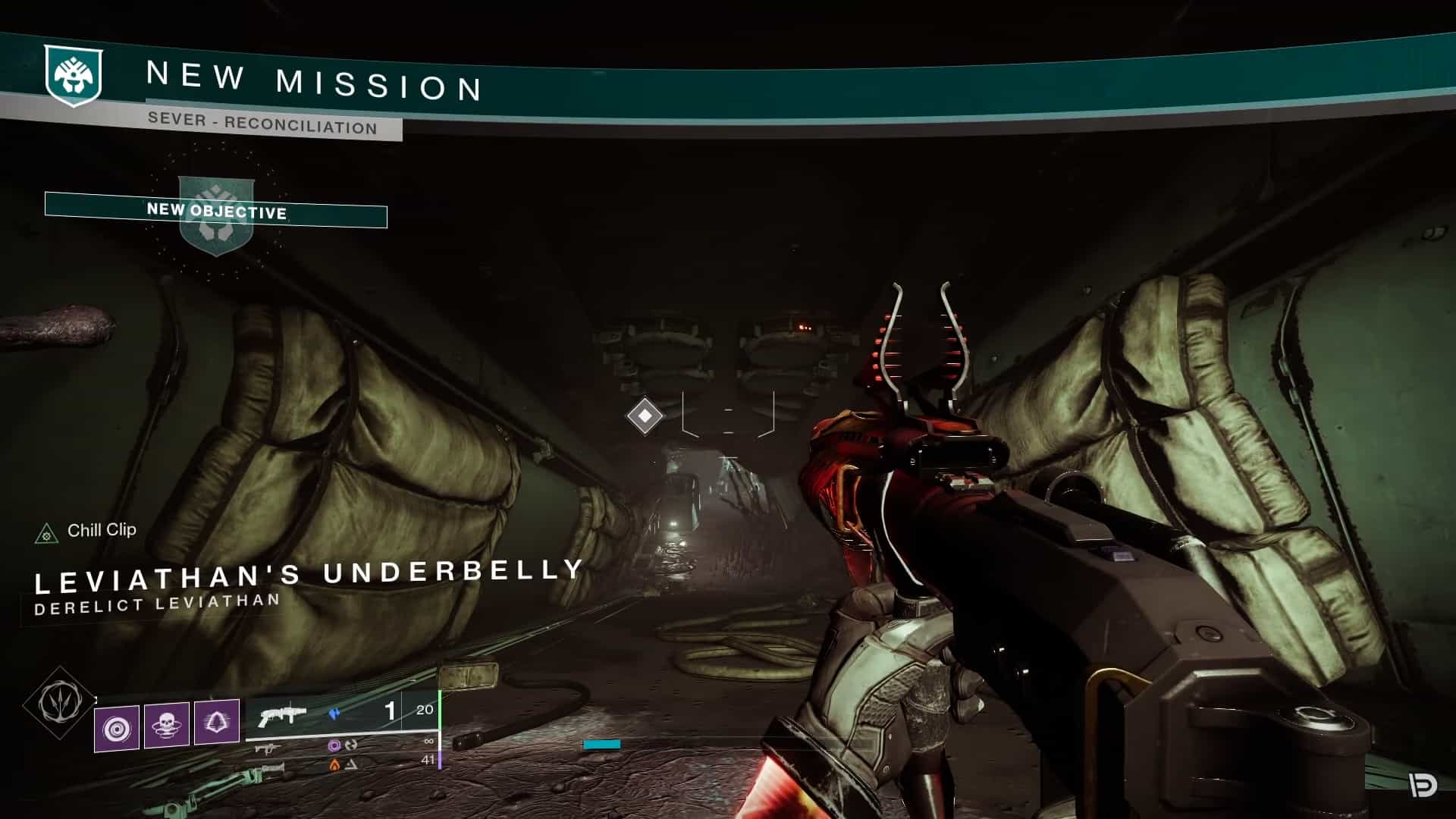Select the equipped shotgun weapon icon
The height and width of the screenshot is (819, 1456).
point(282,715)
